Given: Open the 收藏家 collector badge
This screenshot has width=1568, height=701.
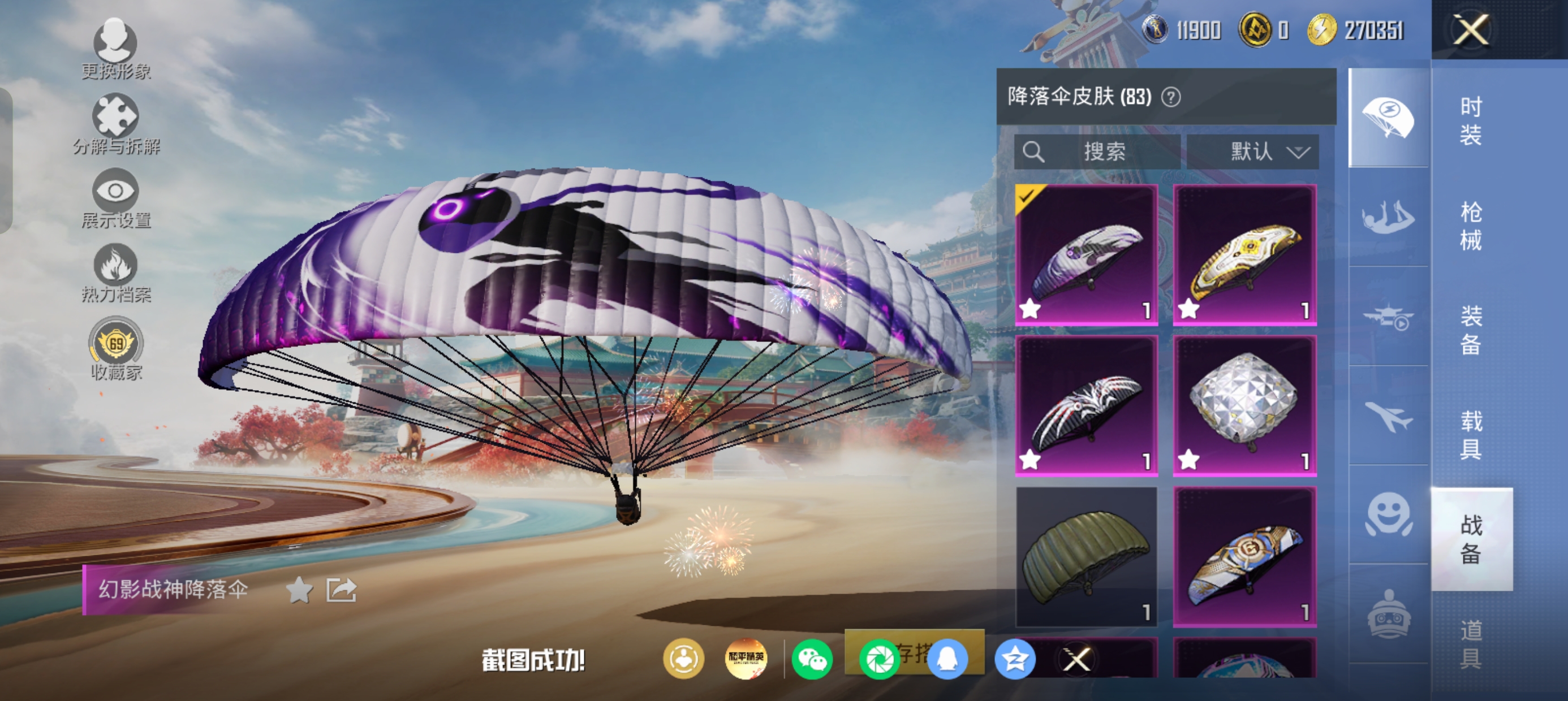Looking at the screenshot, I should coord(115,348).
